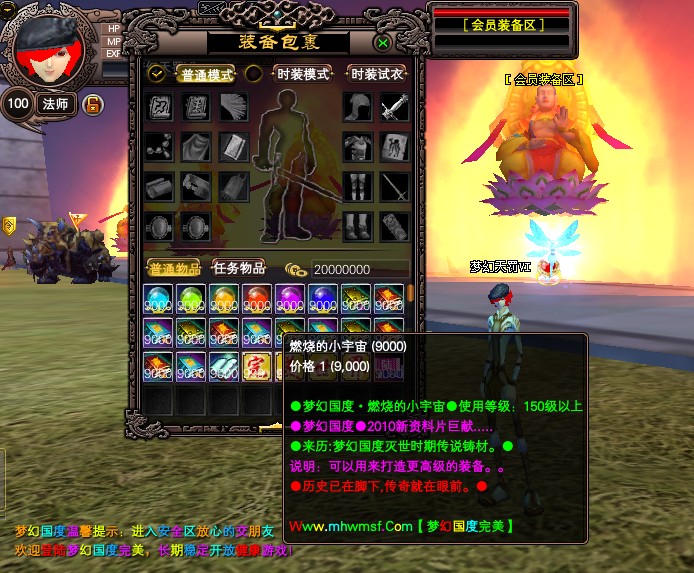The height and width of the screenshot is (573, 694).
Task: Select the leg armor equipment slot
Action: pos(358,186)
